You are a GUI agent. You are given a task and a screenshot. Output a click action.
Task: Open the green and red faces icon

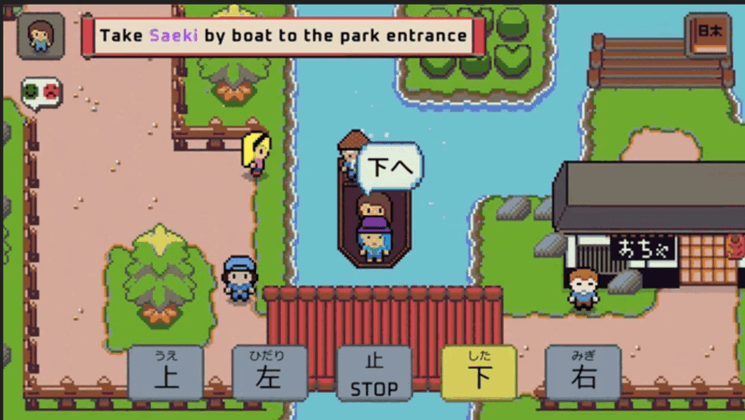coord(41,93)
